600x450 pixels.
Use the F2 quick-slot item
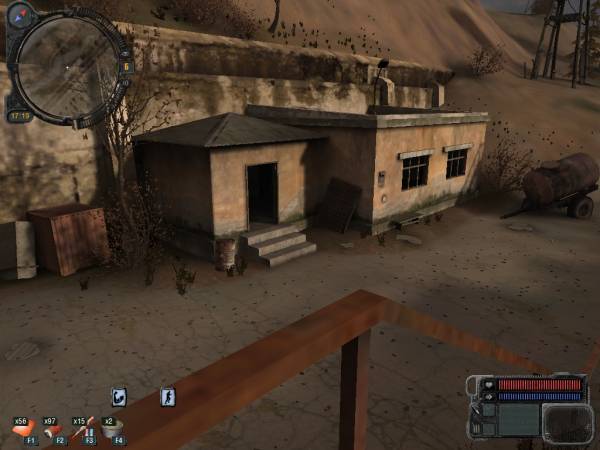pyautogui.click(x=52, y=431)
